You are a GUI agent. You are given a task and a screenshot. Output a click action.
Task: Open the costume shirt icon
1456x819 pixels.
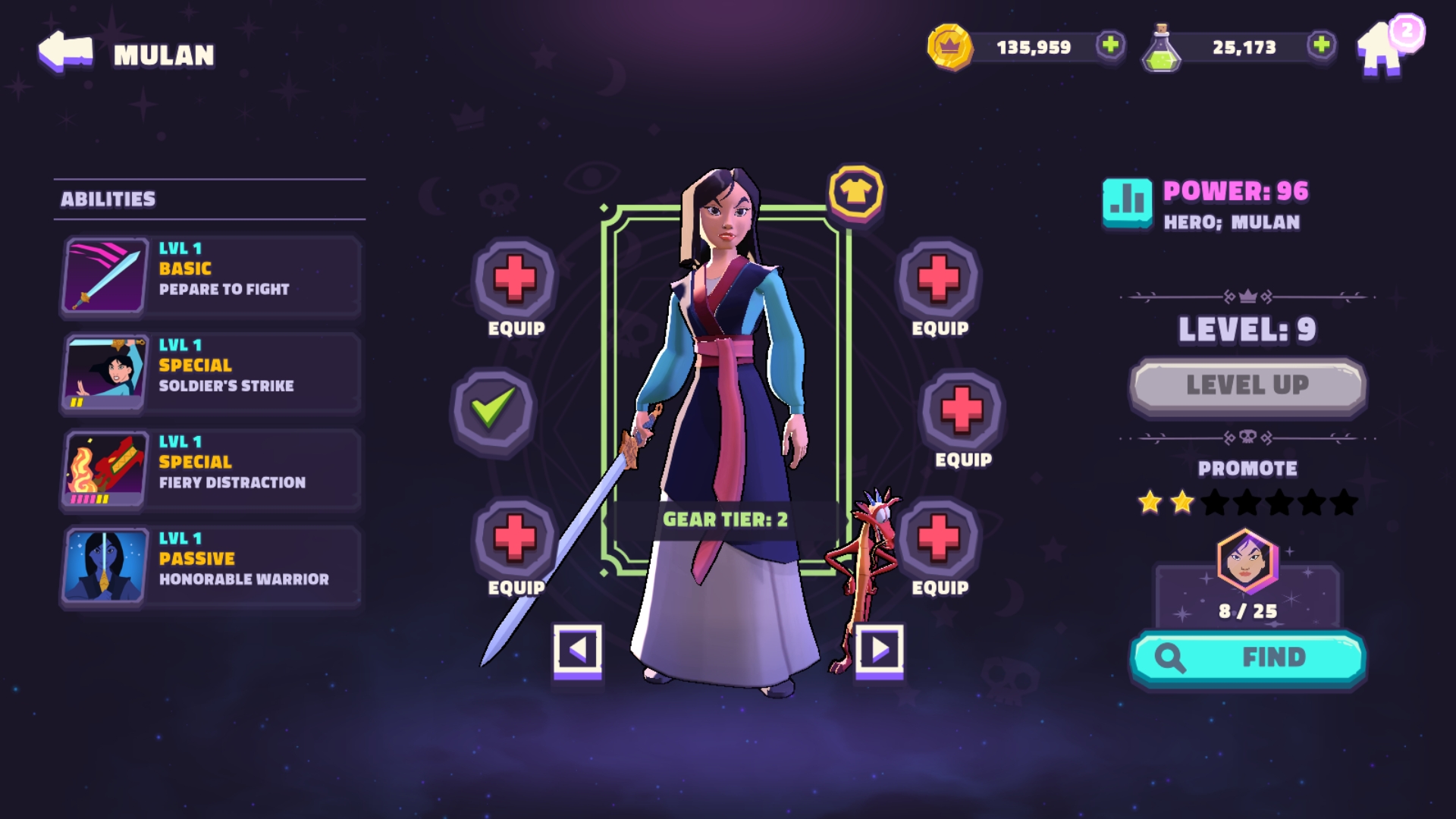[x=855, y=193]
